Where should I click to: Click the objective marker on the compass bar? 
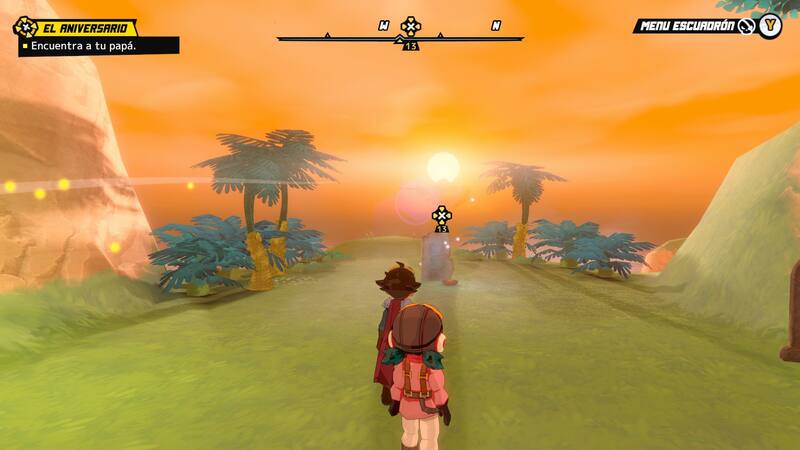pos(410,26)
